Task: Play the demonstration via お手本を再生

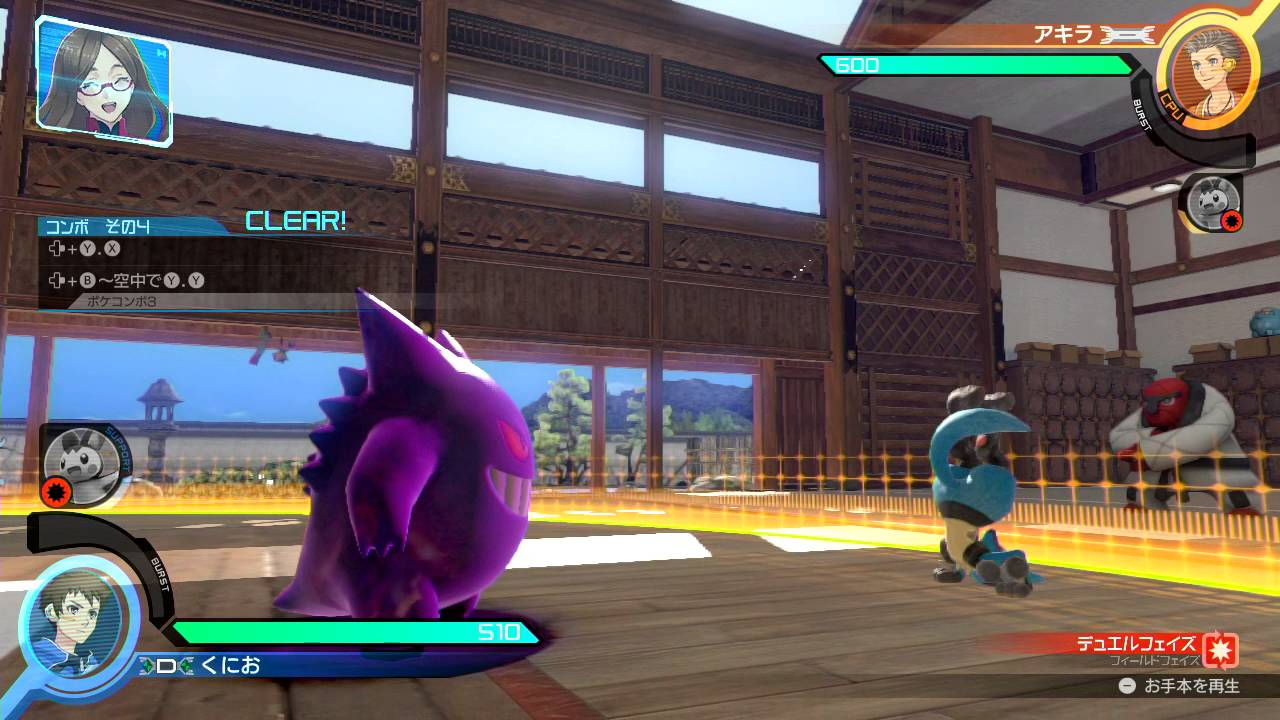Action: [x=1180, y=686]
